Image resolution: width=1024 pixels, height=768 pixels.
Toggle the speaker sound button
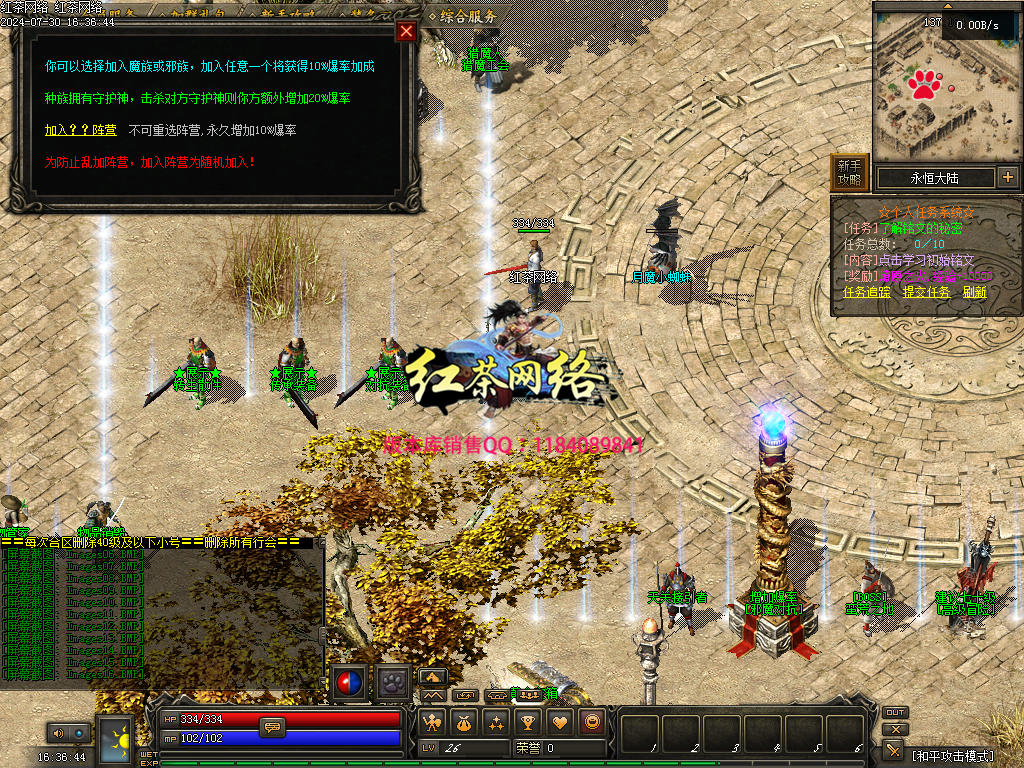(58, 733)
